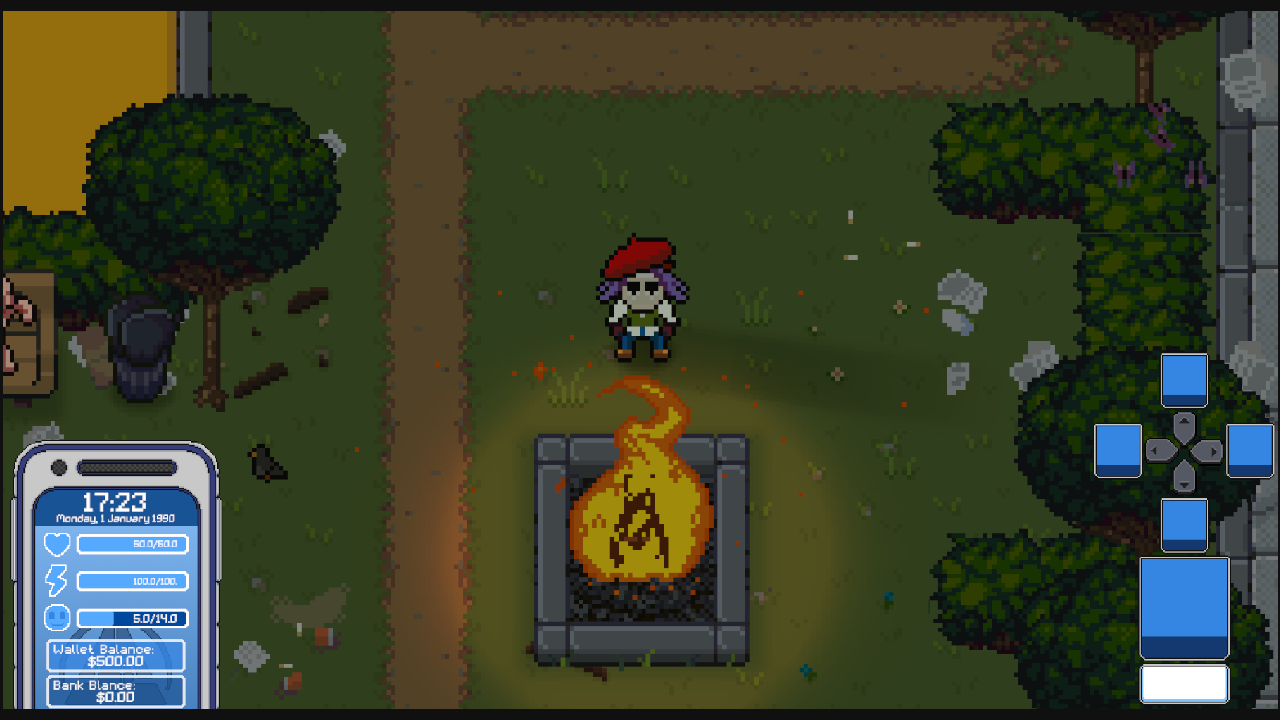The image size is (1280, 720).
Task: Click the heart health icon on the phone
Action: point(57,544)
